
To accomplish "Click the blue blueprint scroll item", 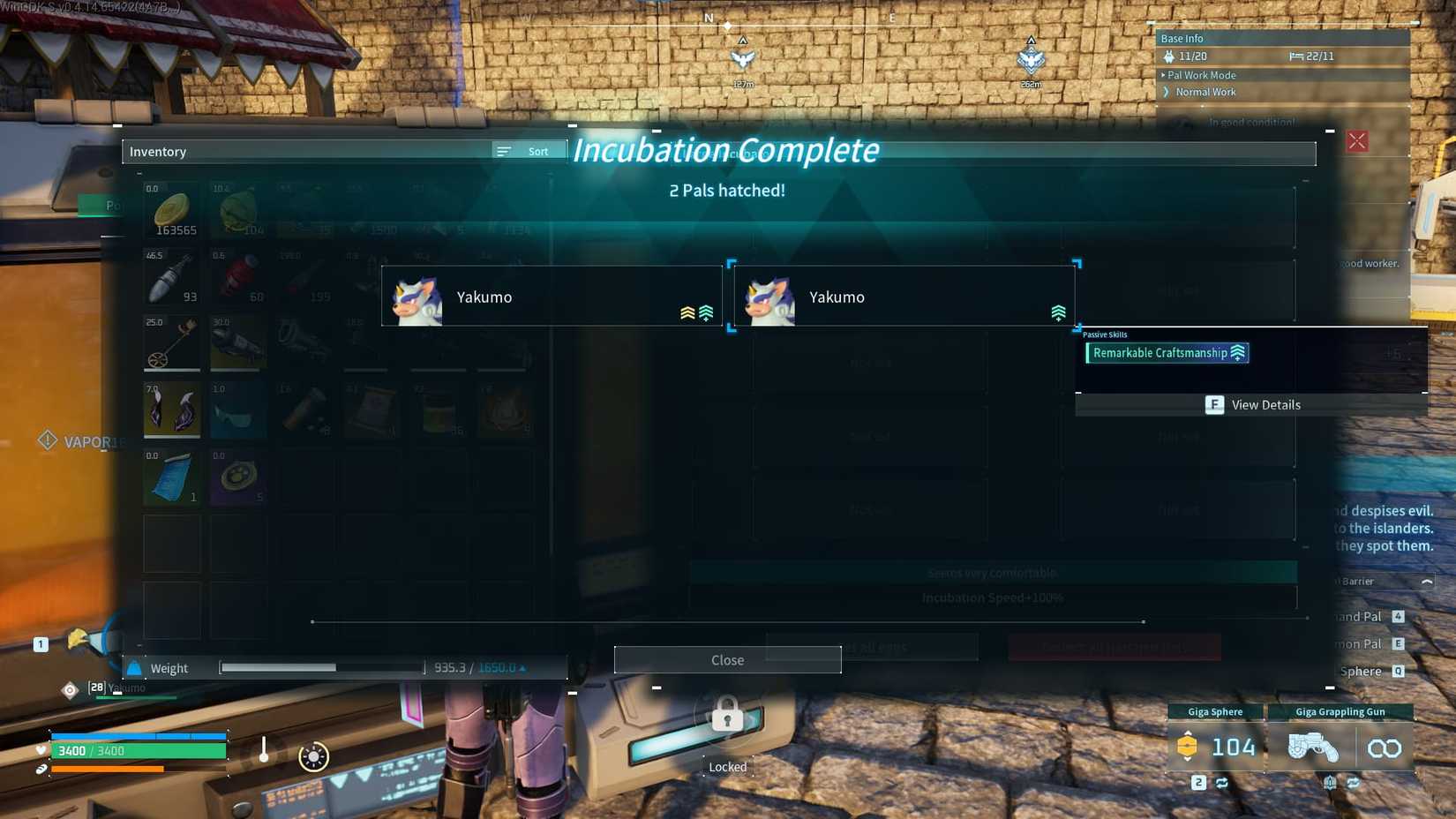I will click(171, 477).
